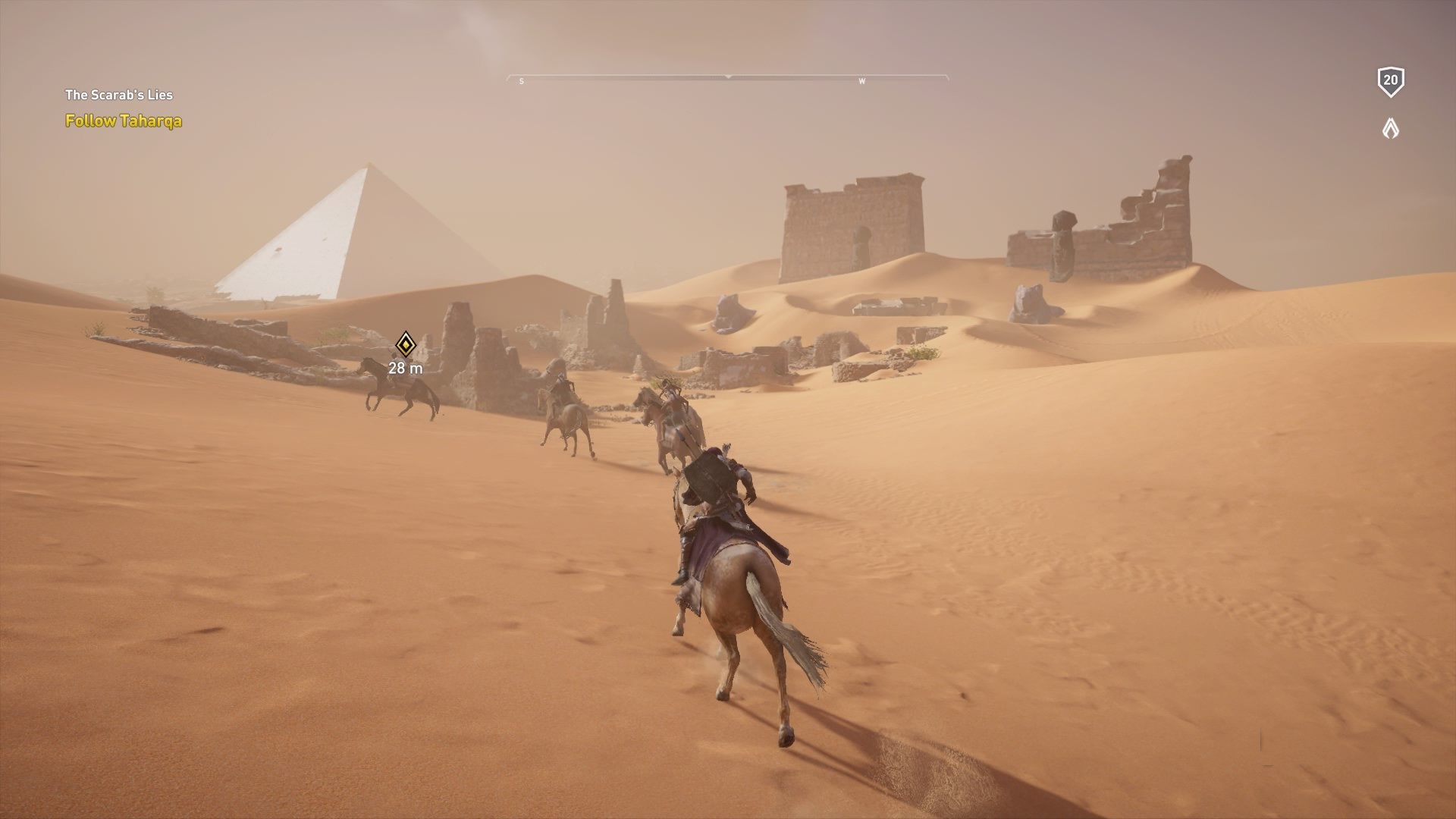Image resolution: width=1456 pixels, height=819 pixels.
Task: Click the compass center heading pointer
Action: (728, 76)
